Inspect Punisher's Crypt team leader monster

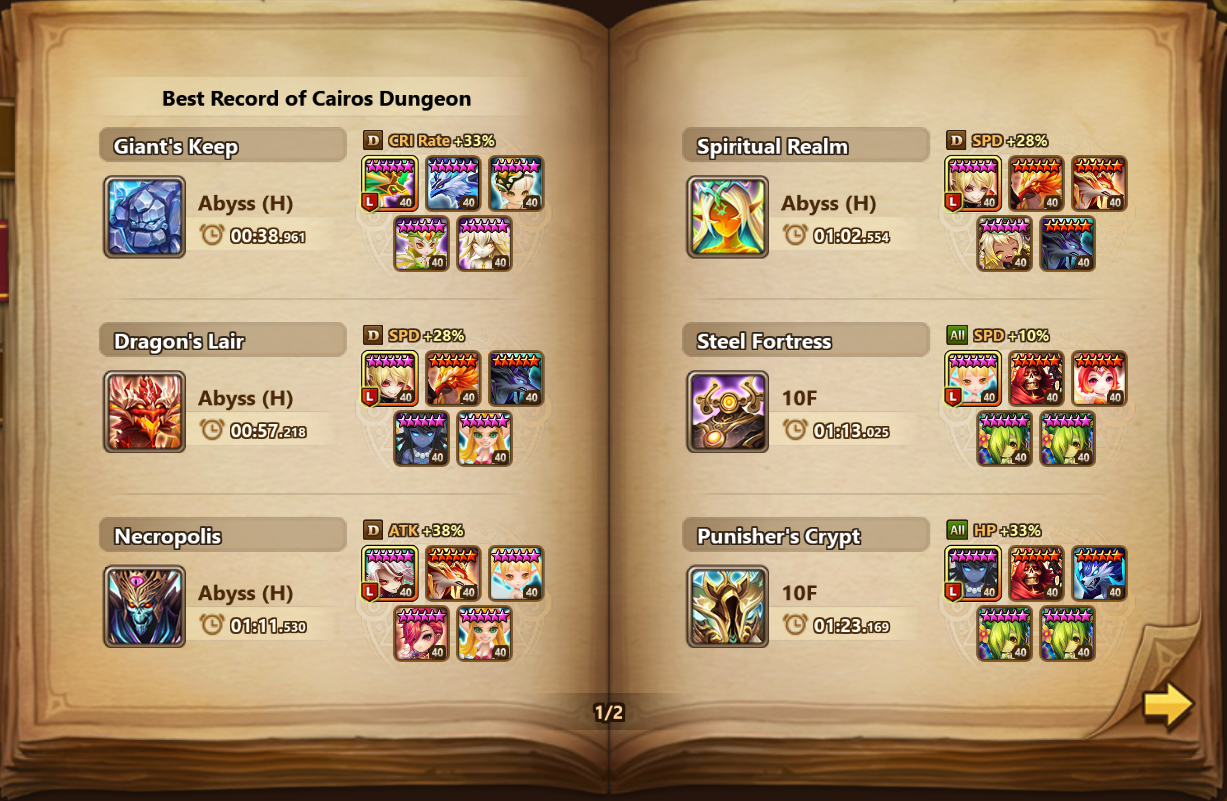(x=973, y=574)
